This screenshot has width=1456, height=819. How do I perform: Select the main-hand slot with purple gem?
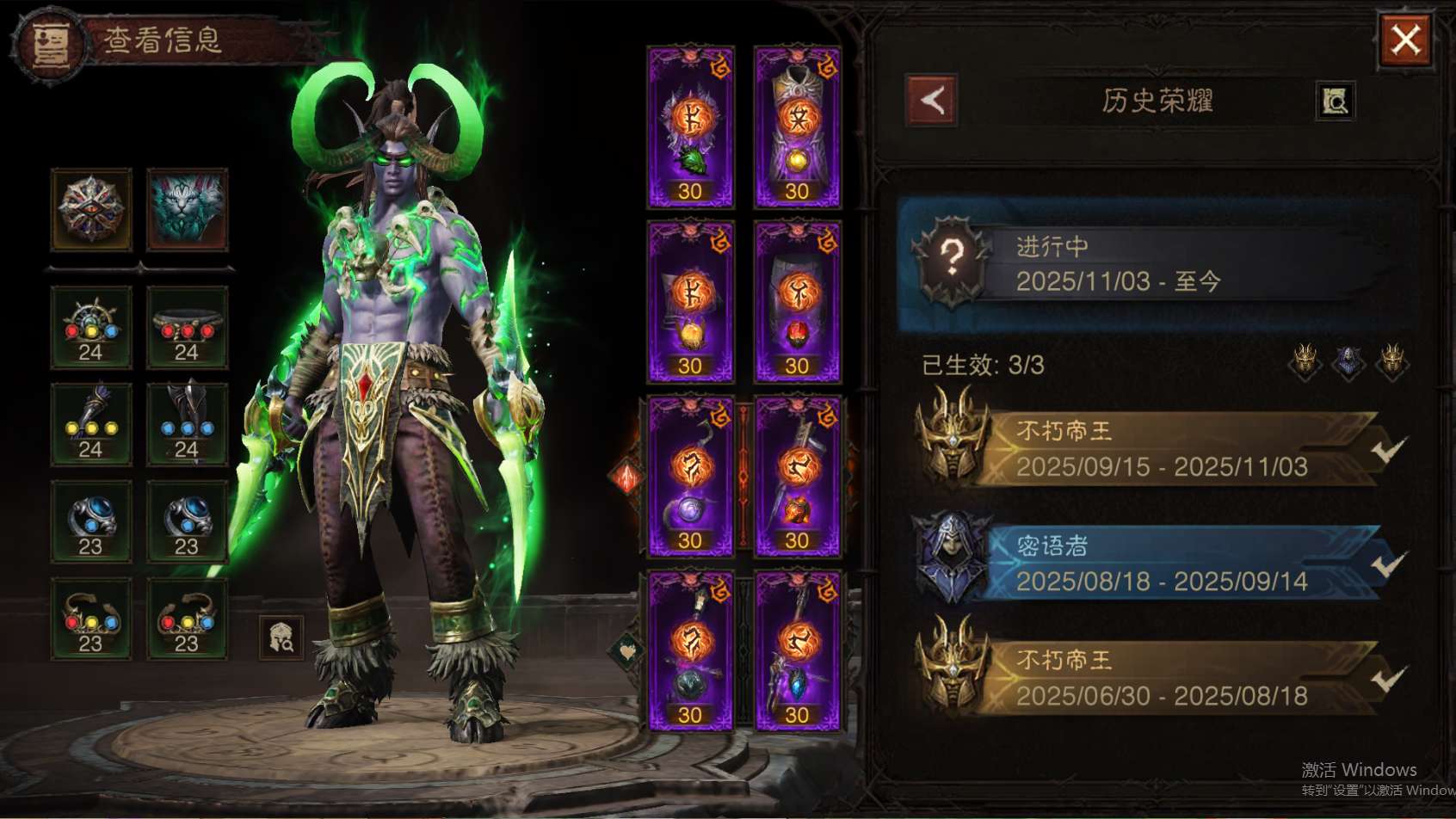tap(690, 477)
